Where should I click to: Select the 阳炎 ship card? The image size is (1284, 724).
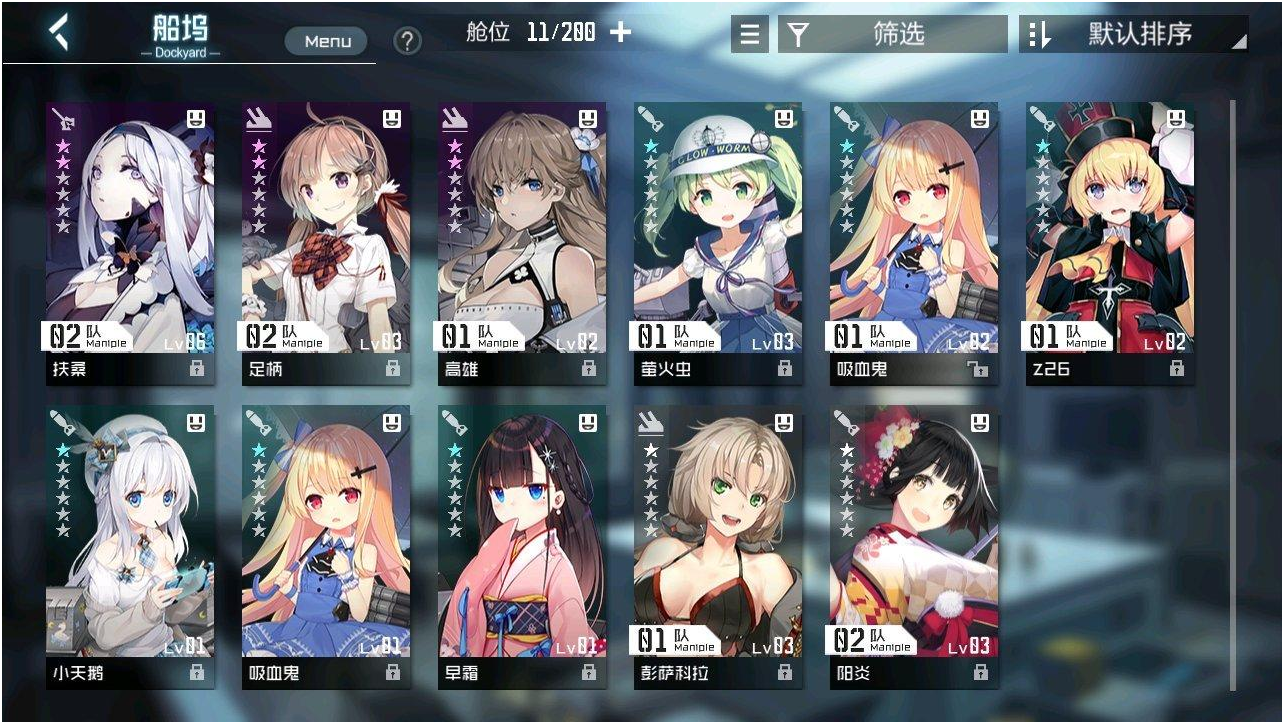914,545
